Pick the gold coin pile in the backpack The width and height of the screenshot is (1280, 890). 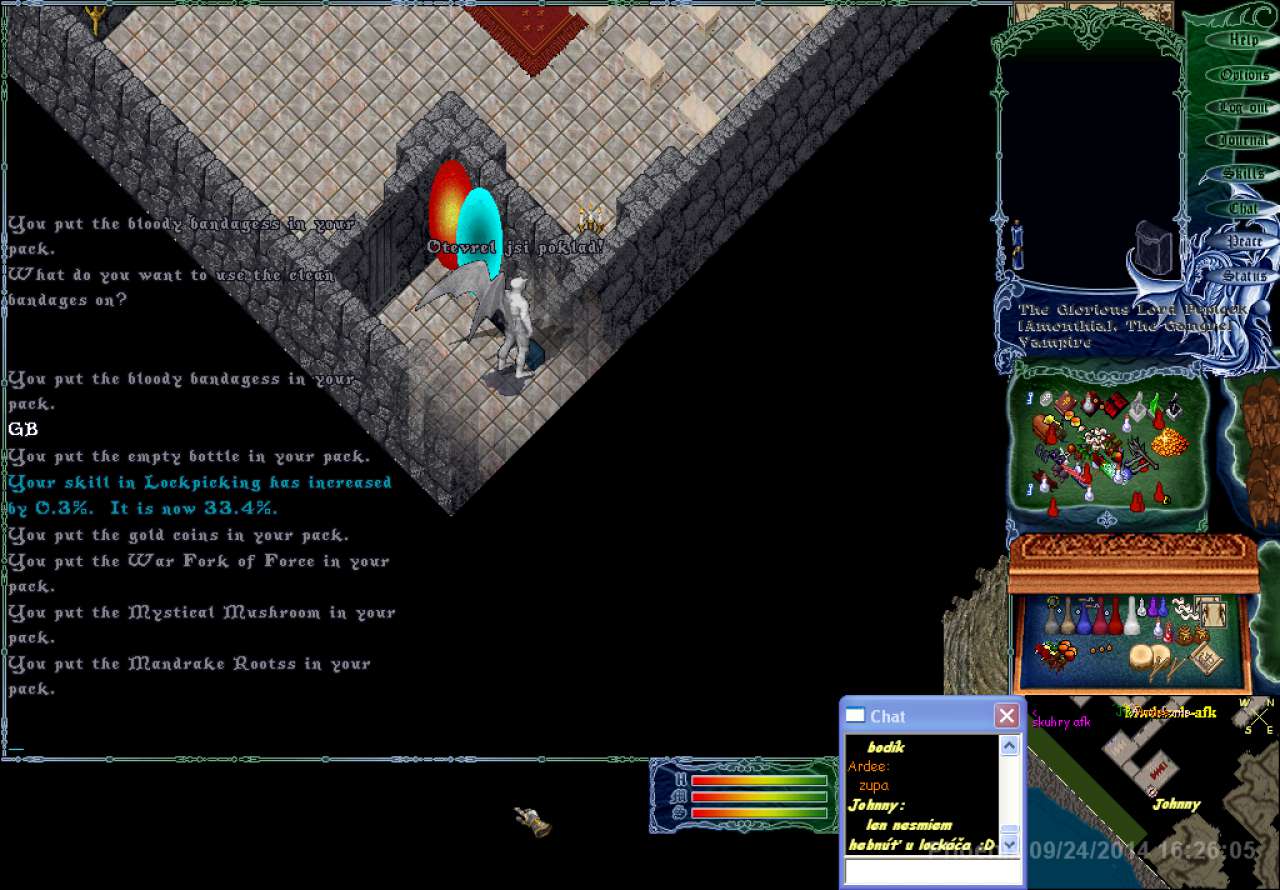pos(1170,441)
